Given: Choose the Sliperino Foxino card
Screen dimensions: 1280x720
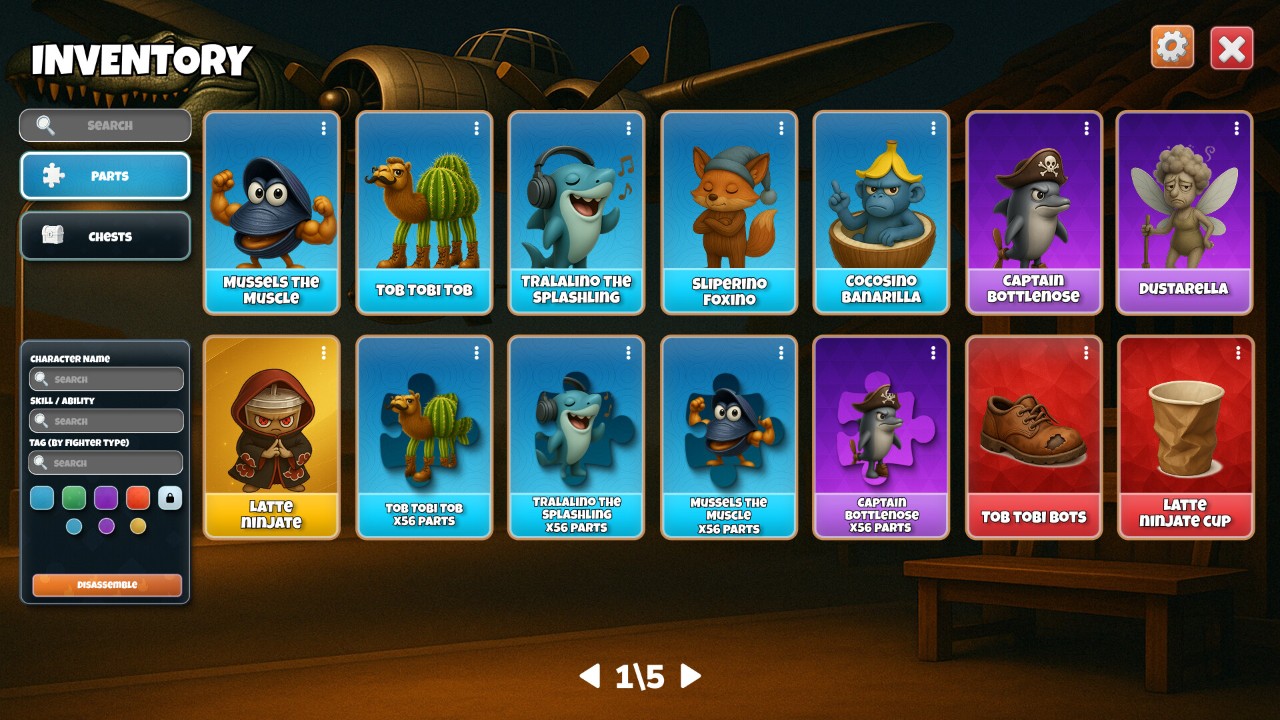Looking at the screenshot, I should [729, 212].
